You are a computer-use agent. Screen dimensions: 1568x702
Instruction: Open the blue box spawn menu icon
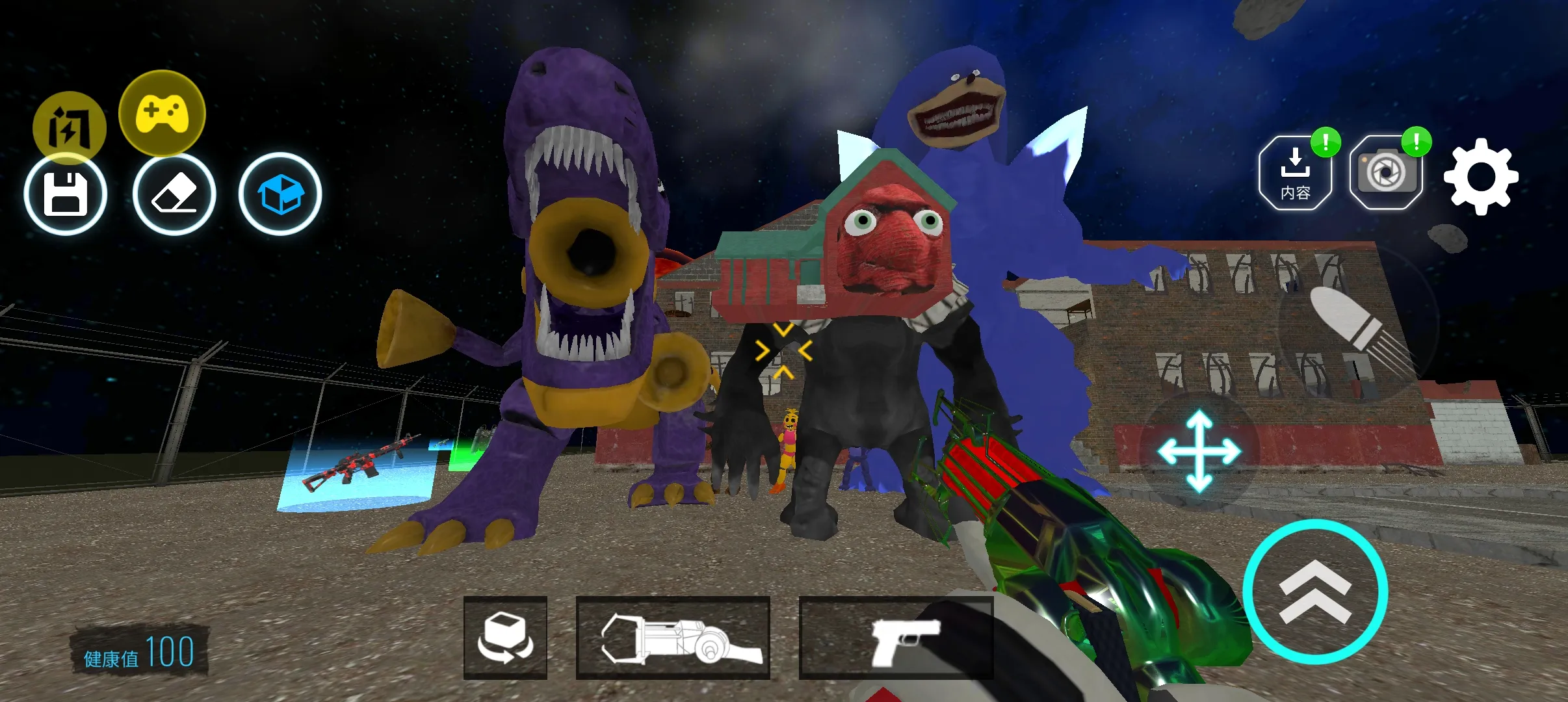point(282,194)
